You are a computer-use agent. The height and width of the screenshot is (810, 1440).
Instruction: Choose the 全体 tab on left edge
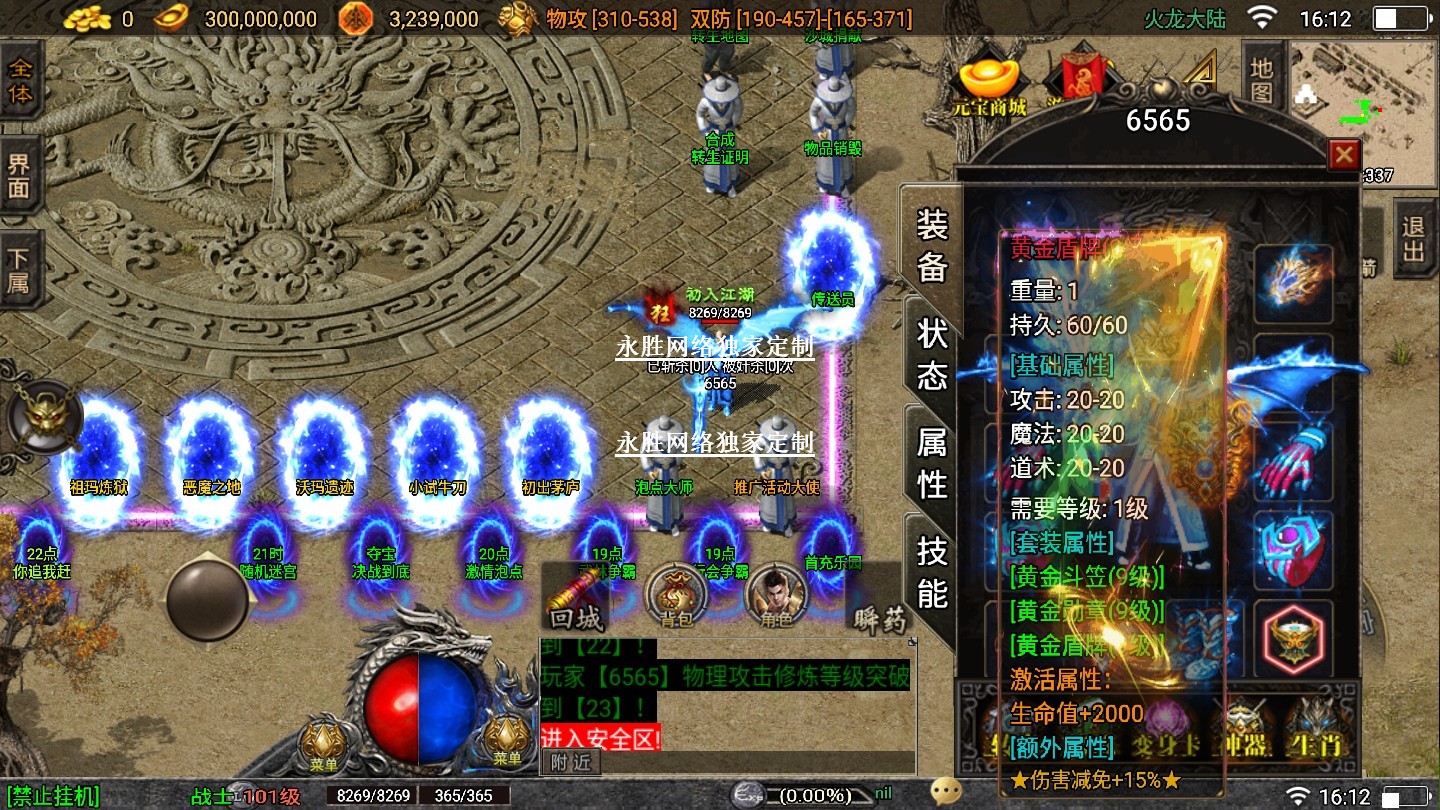tap(20, 82)
